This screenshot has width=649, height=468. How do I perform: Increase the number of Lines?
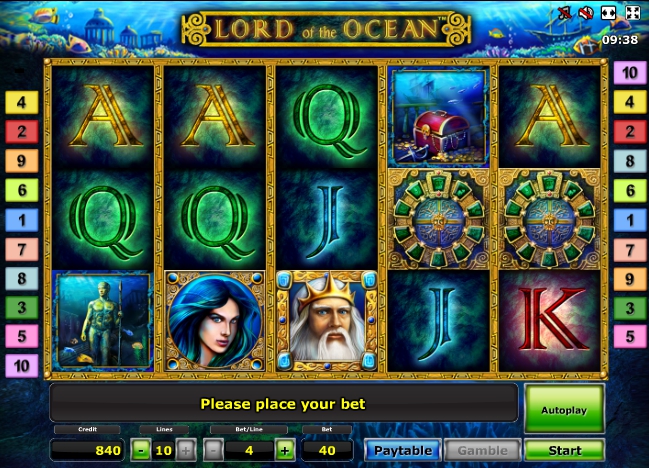(x=187, y=450)
